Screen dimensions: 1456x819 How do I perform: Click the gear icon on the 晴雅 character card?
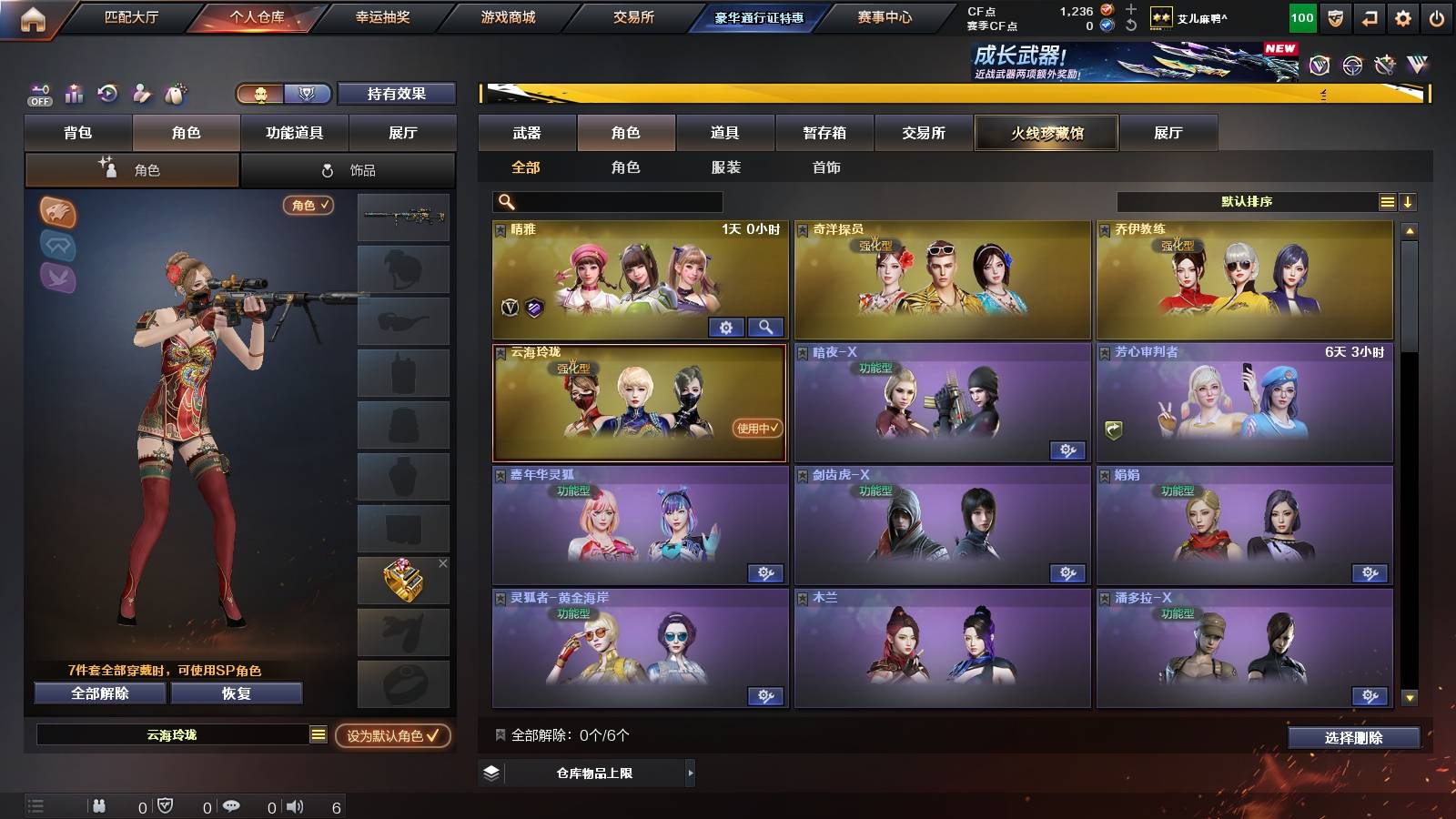coord(725,326)
